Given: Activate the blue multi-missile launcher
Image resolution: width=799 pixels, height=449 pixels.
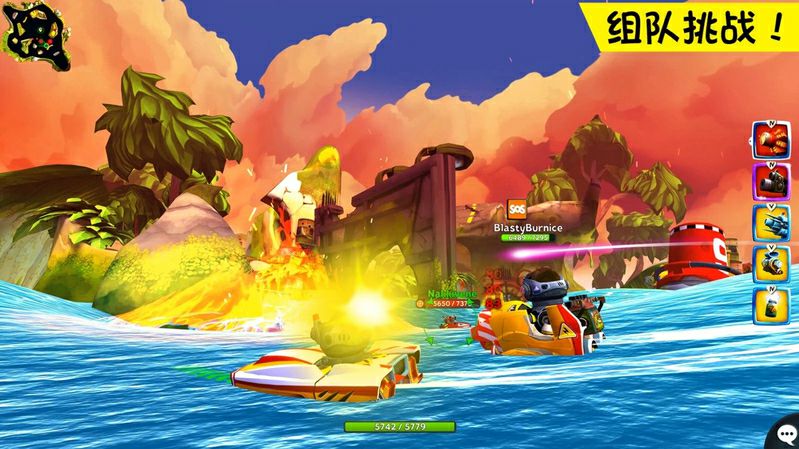Looking at the screenshot, I should tap(770, 222).
